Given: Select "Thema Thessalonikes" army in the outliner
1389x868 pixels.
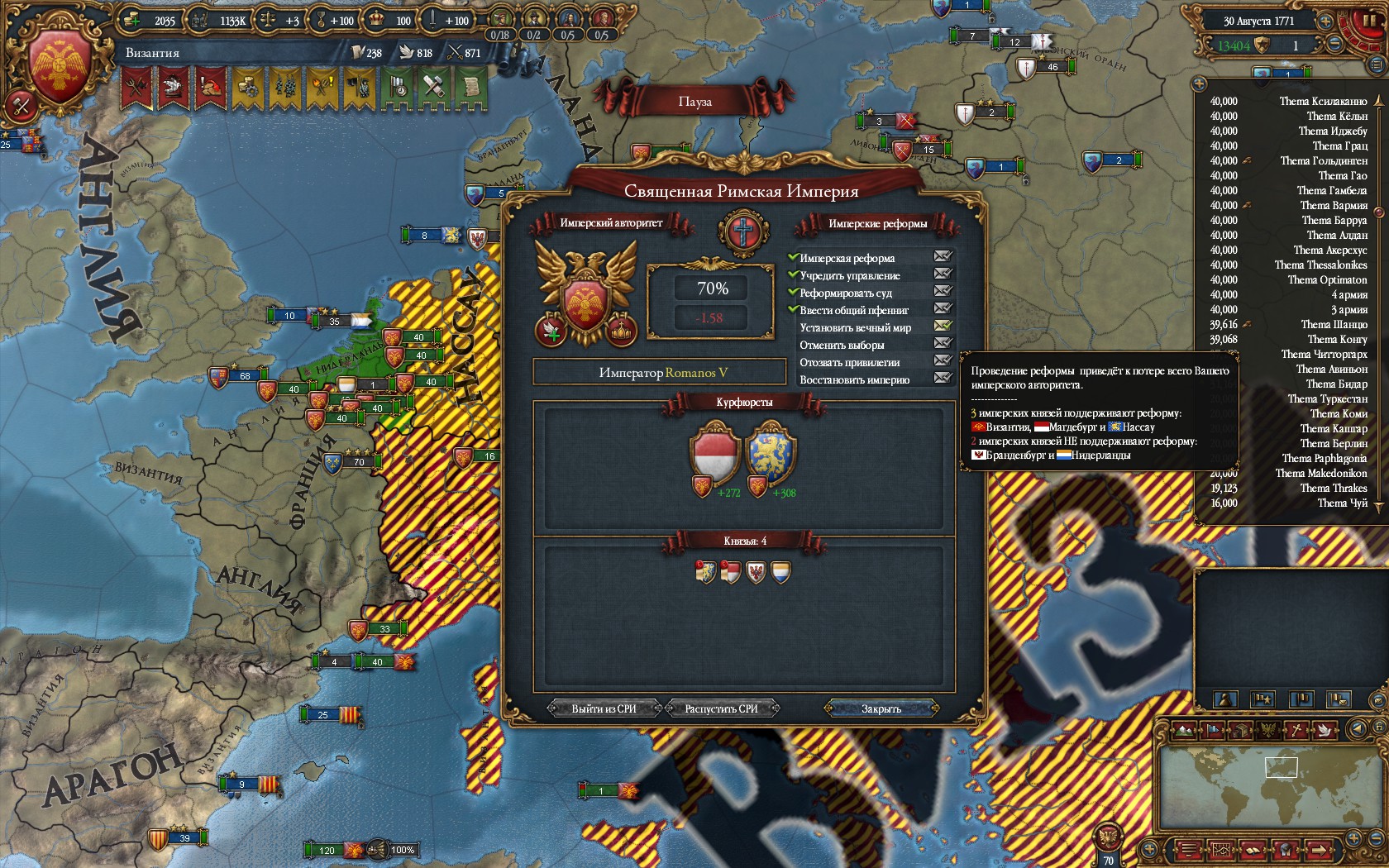Looking at the screenshot, I should coord(1320,265).
